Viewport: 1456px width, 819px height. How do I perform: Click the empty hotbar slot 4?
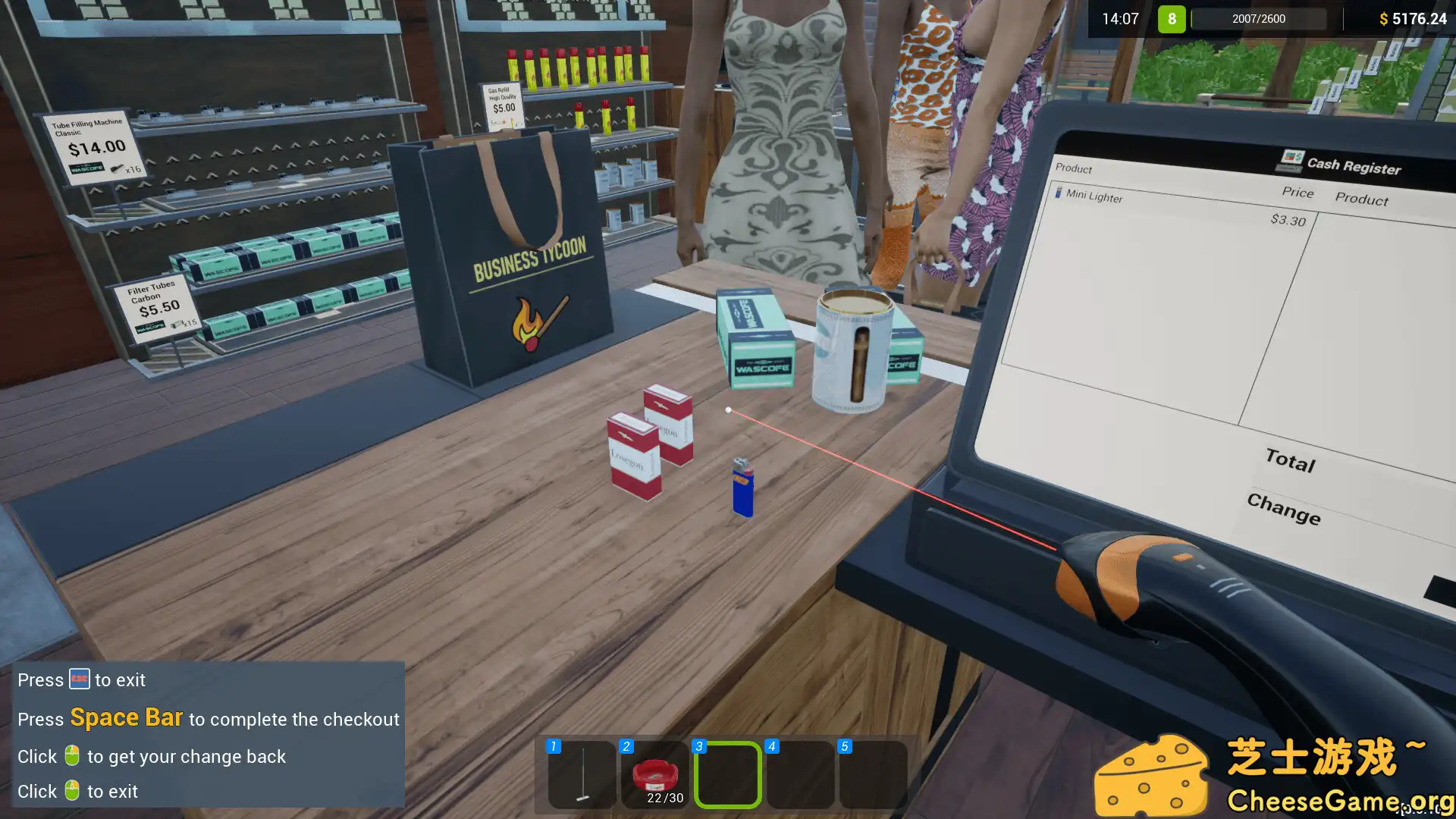point(799,773)
